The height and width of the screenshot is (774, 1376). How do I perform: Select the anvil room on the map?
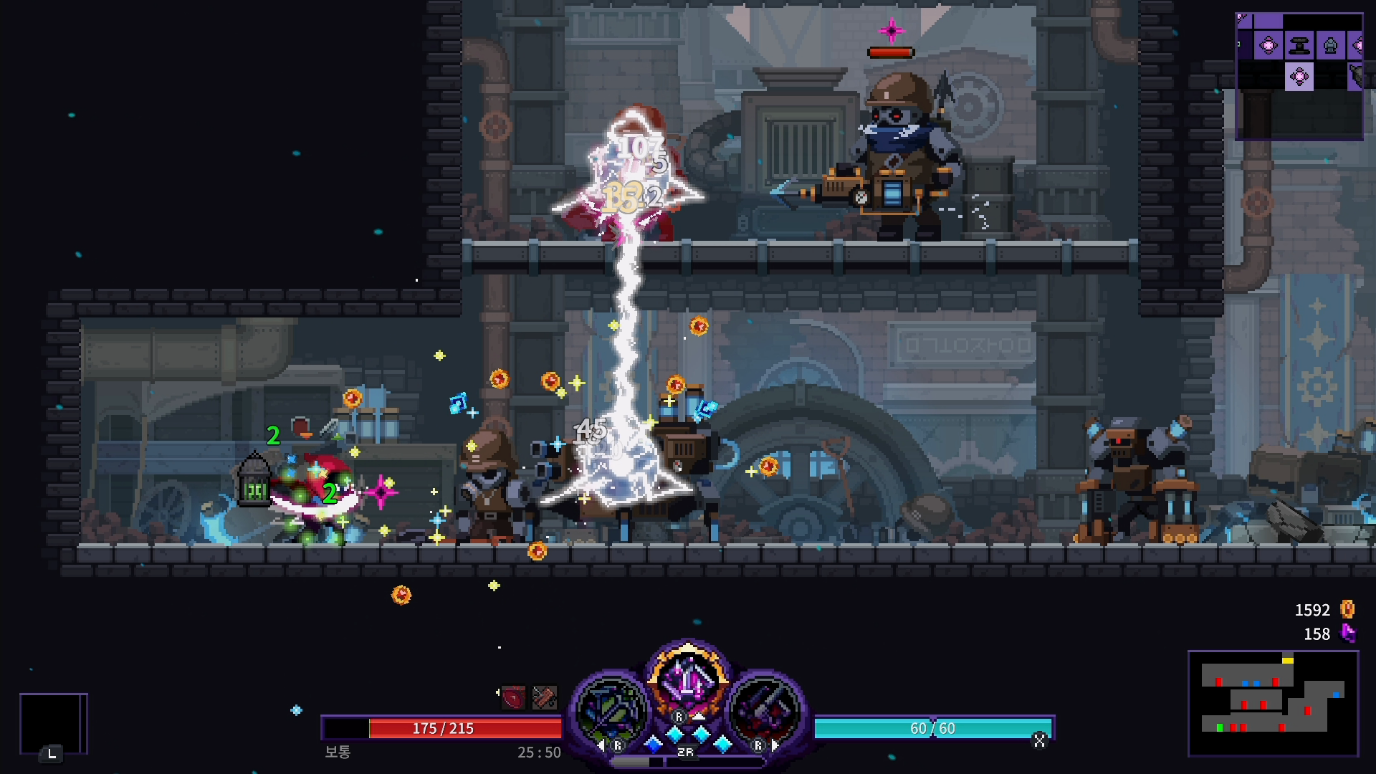(1299, 45)
